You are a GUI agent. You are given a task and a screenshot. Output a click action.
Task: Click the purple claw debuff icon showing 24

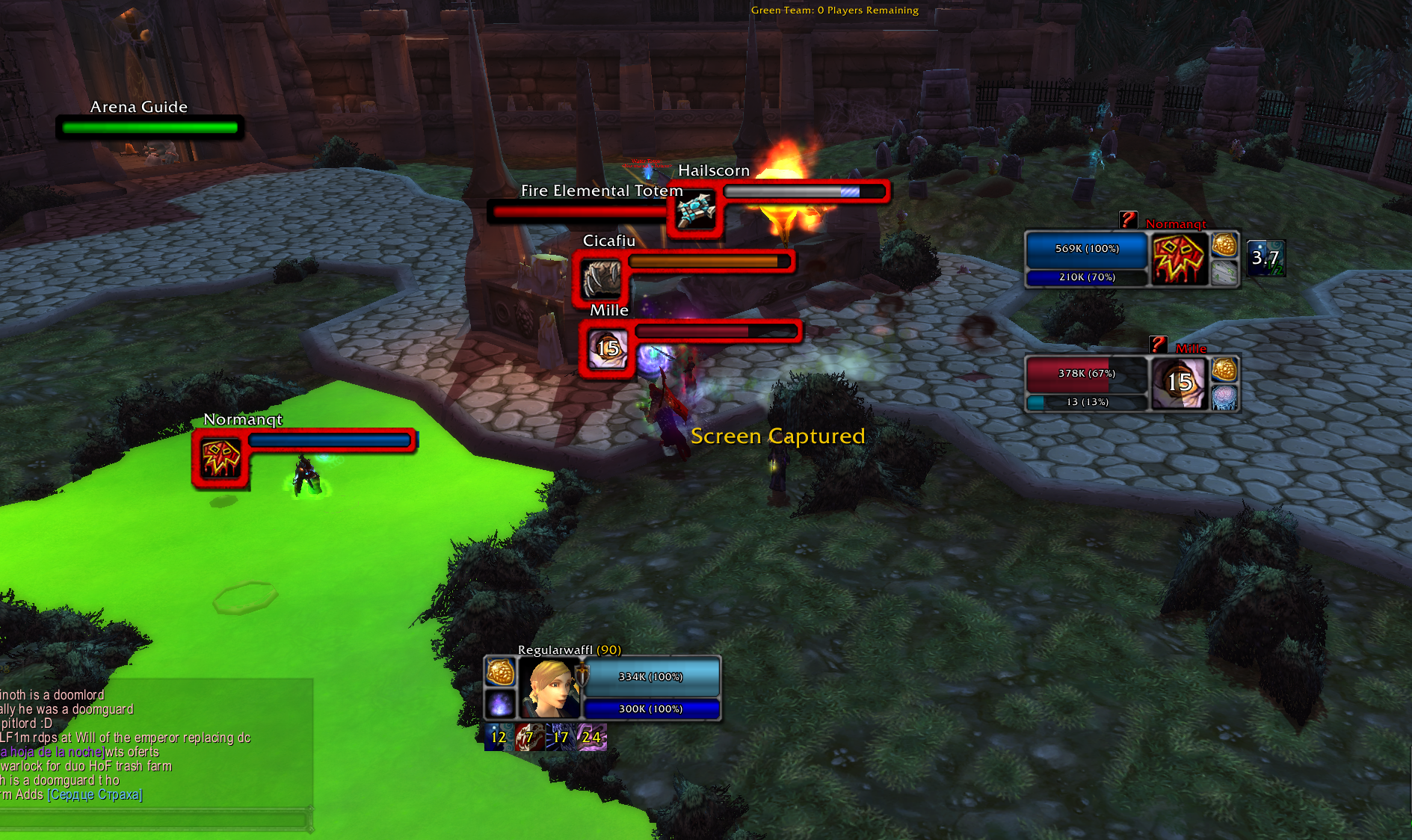591,738
